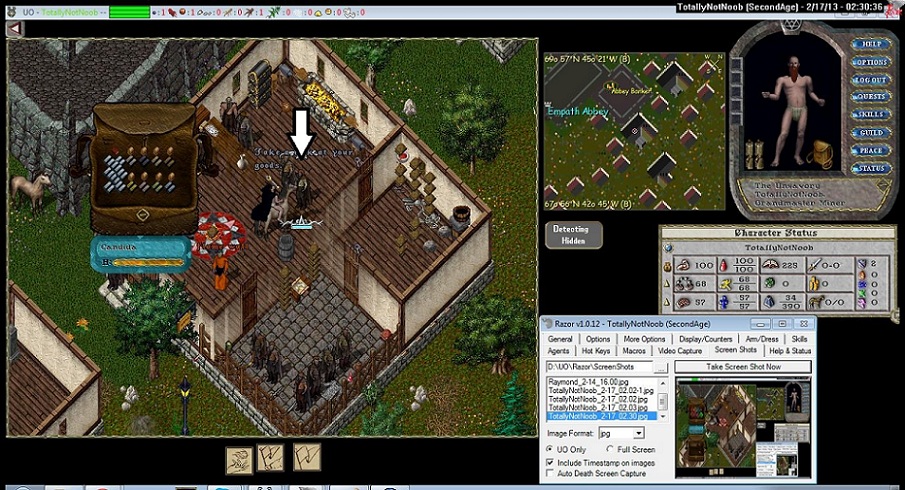The height and width of the screenshot is (490, 905).
Task: Open the Guild window
Action: pyautogui.click(x=870, y=132)
